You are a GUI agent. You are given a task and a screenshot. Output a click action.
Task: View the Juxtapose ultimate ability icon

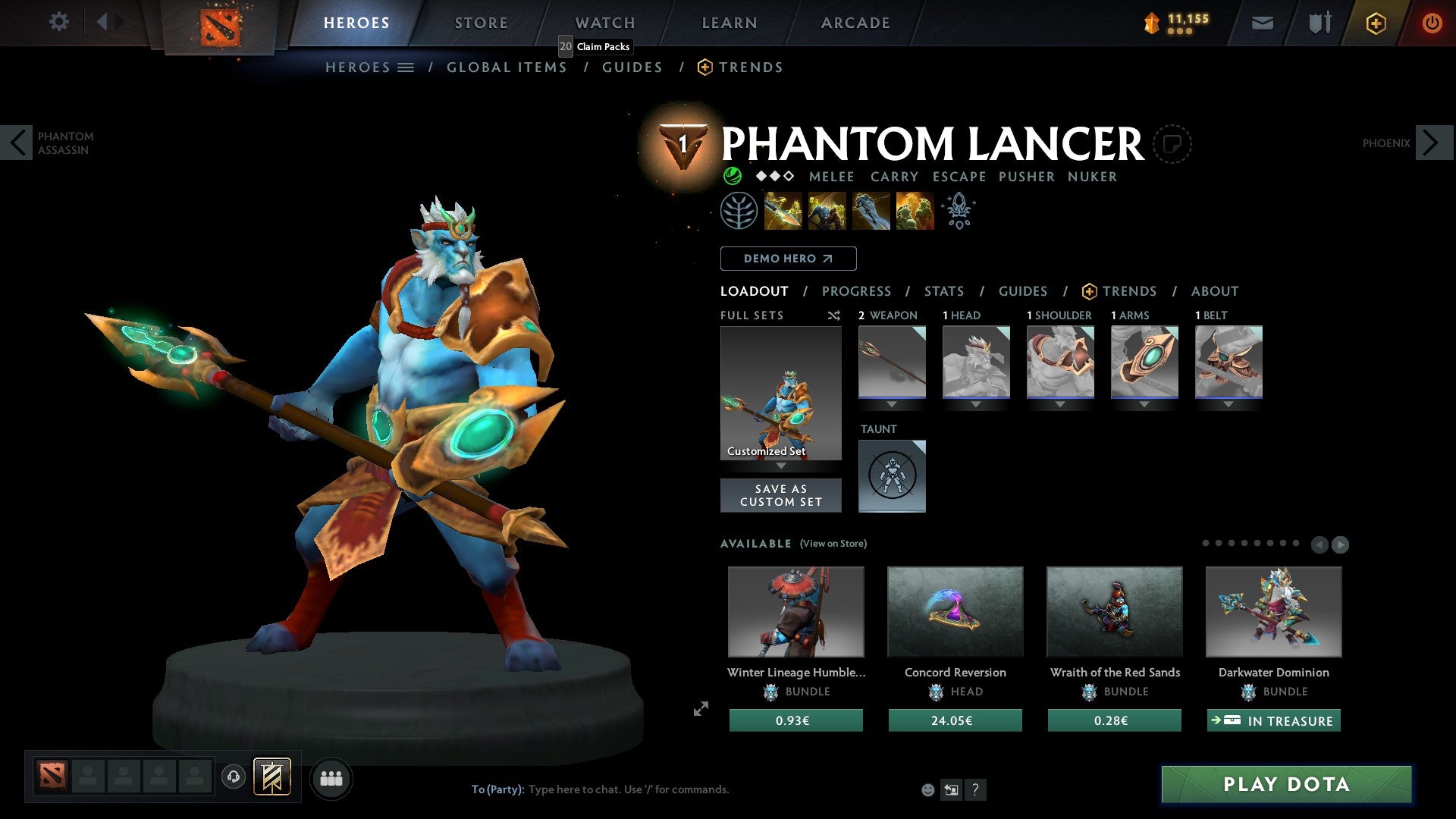click(x=915, y=211)
